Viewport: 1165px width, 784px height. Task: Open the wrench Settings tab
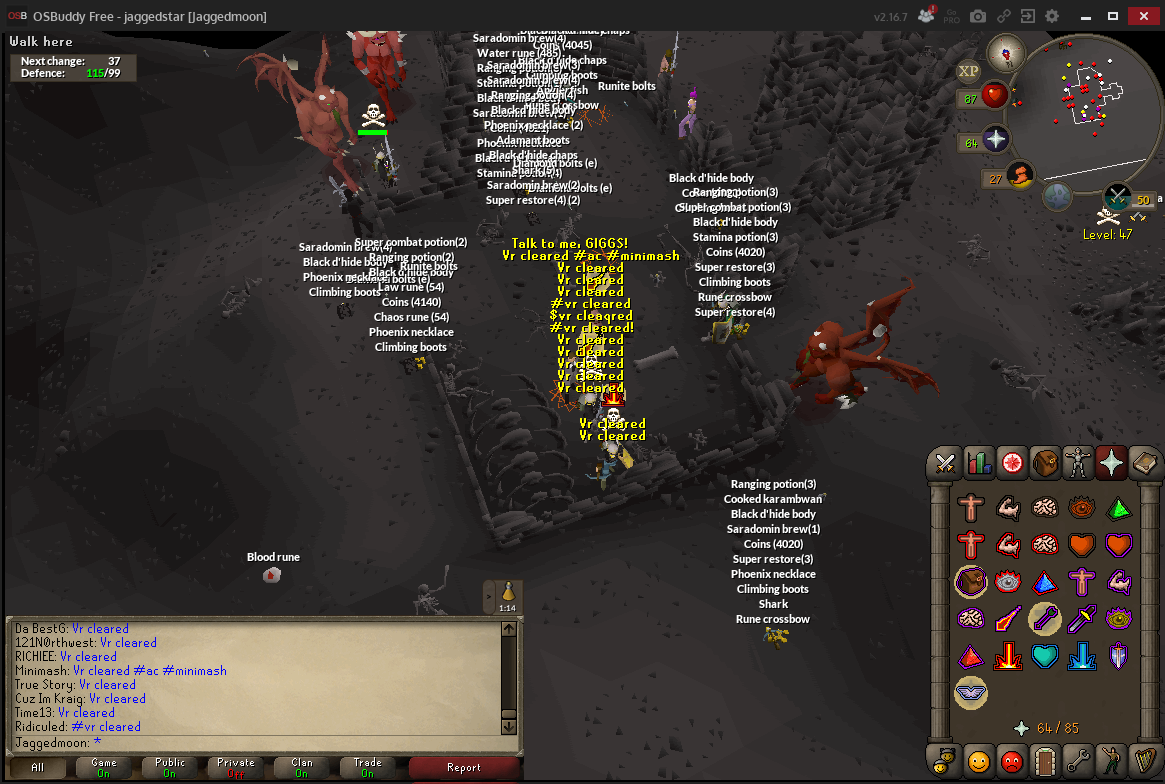pyautogui.click(x=1077, y=761)
